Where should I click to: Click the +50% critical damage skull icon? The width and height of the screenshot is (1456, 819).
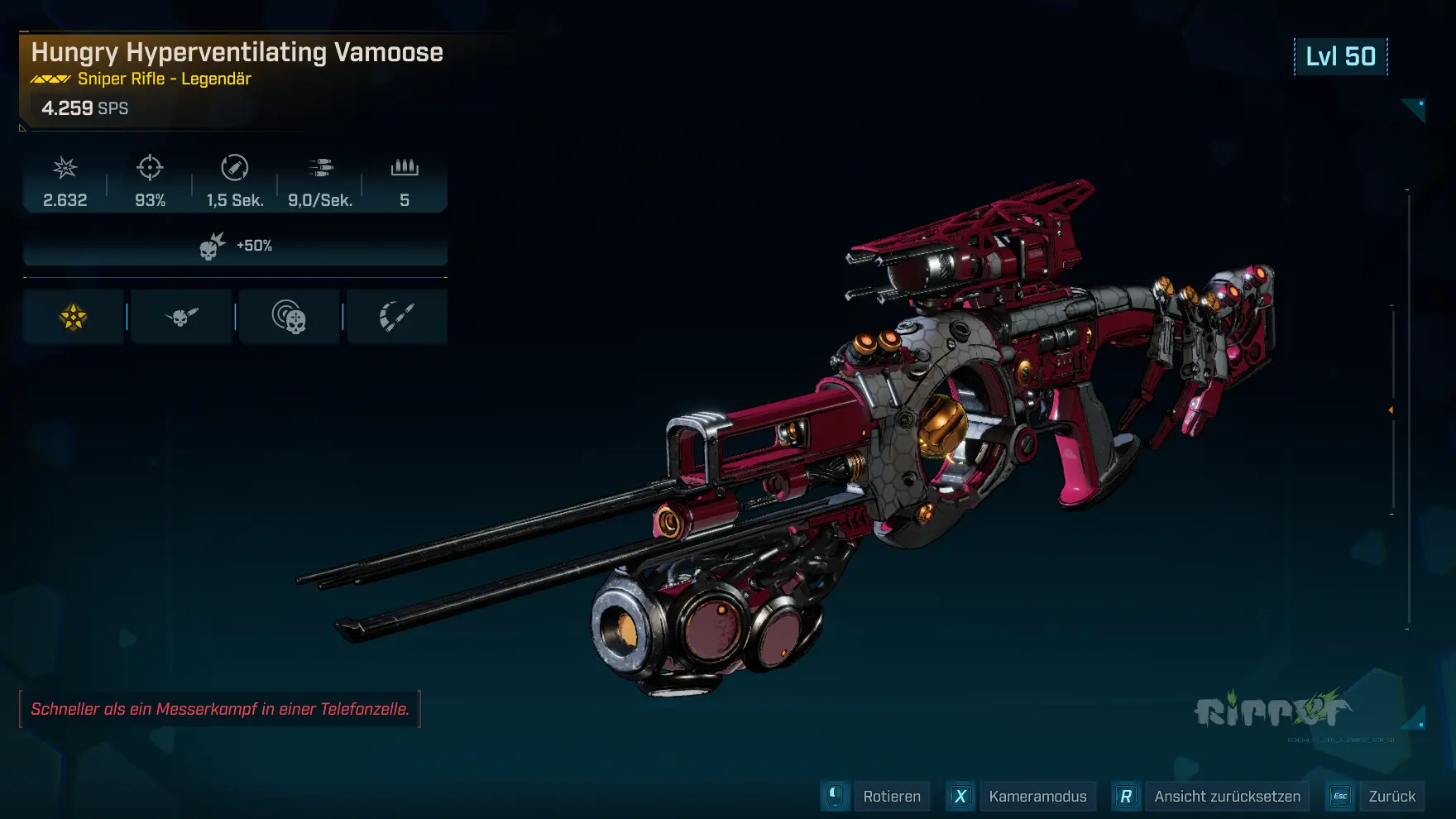(x=210, y=243)
